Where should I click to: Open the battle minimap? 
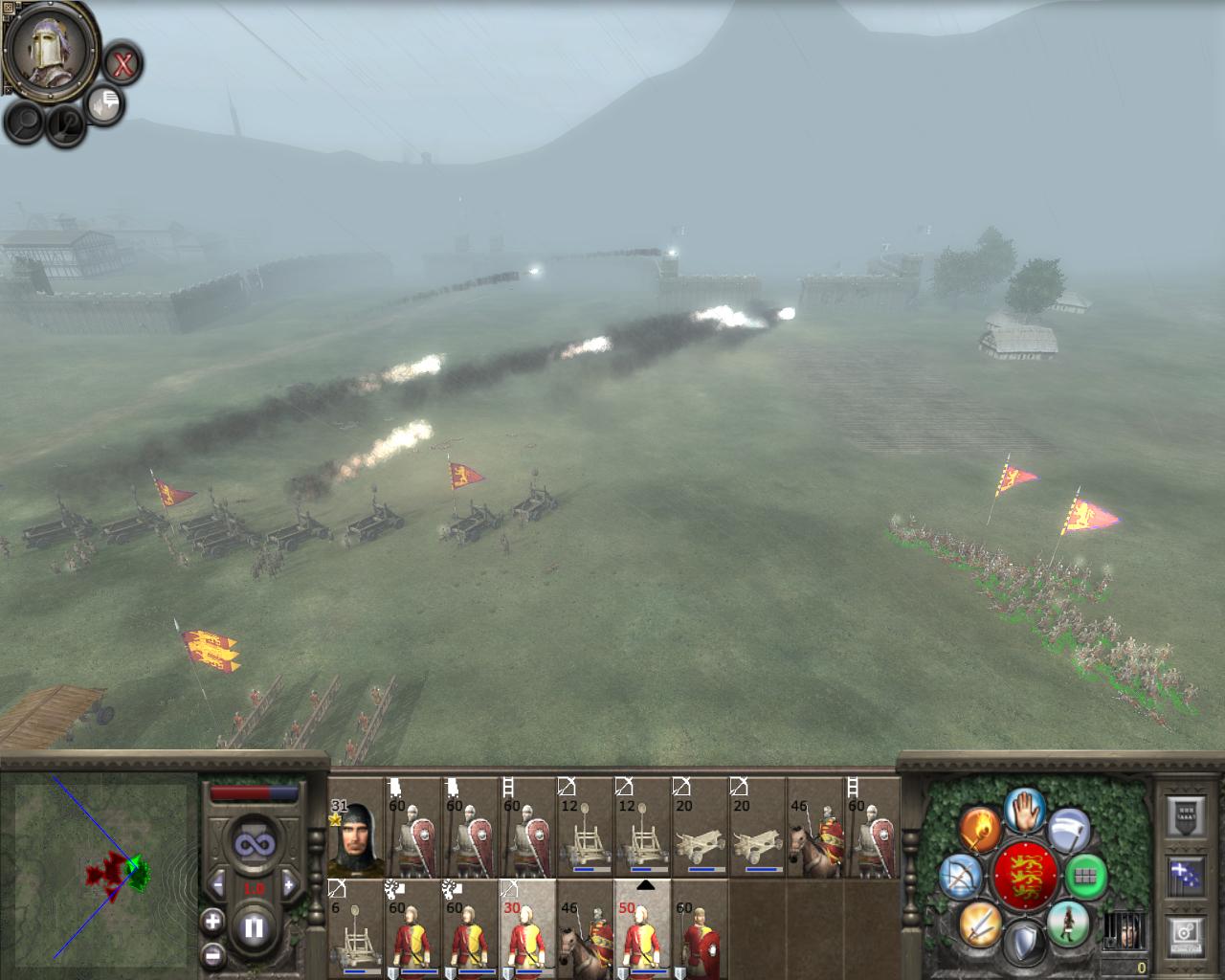tap(100, 867)
